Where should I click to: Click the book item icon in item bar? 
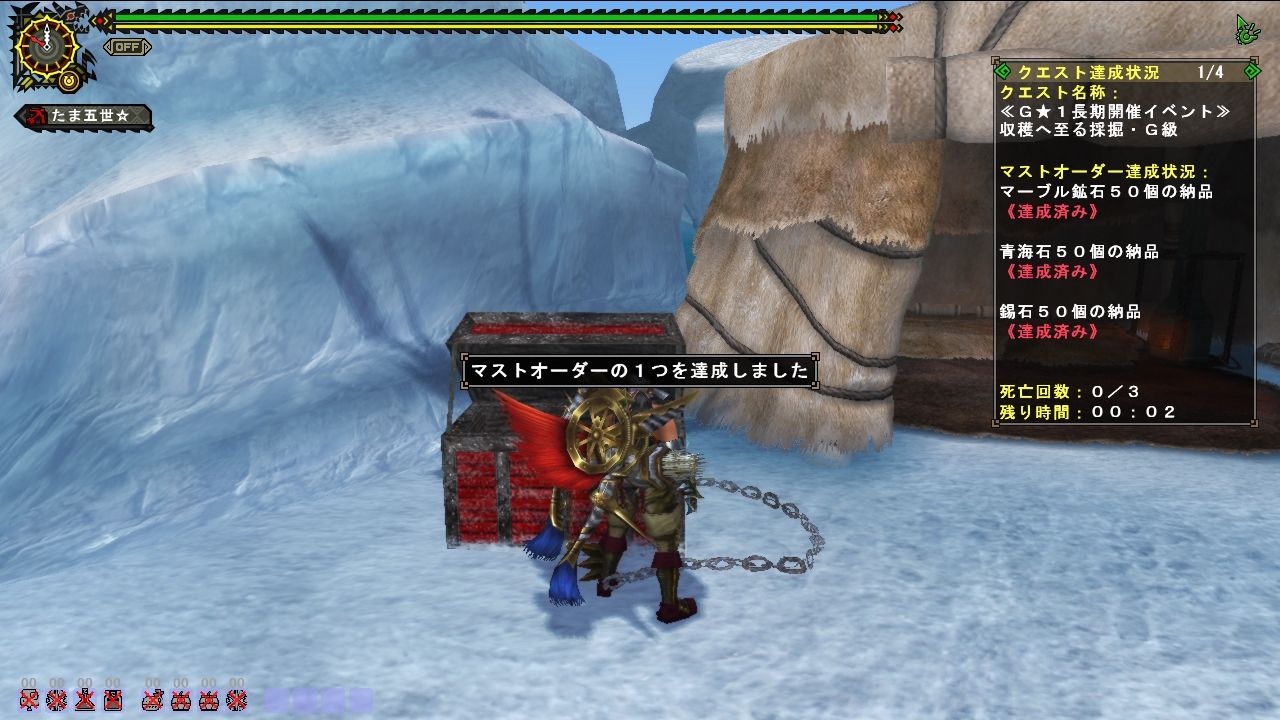click(x=112, y=701)
